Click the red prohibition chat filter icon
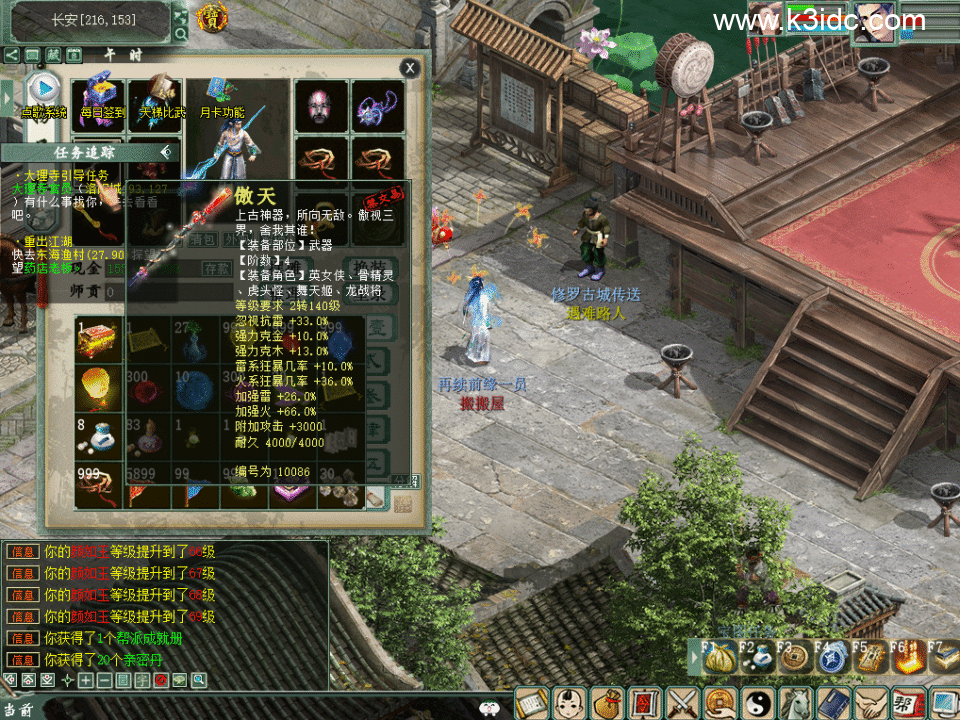The height and width of the screenshot is (720, 960). click(160, 681)
